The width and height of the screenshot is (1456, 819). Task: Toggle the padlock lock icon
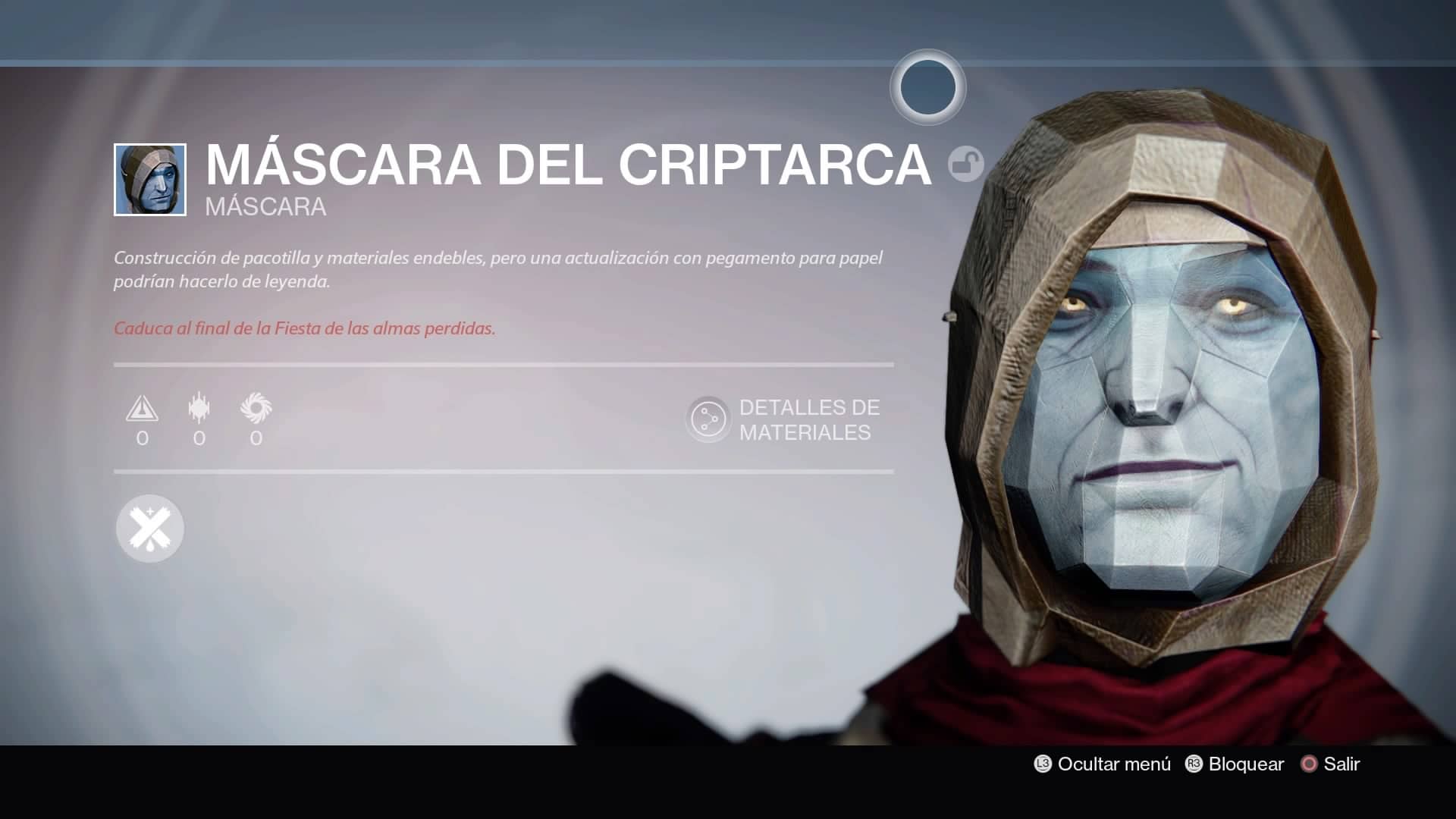click(965, 164)
